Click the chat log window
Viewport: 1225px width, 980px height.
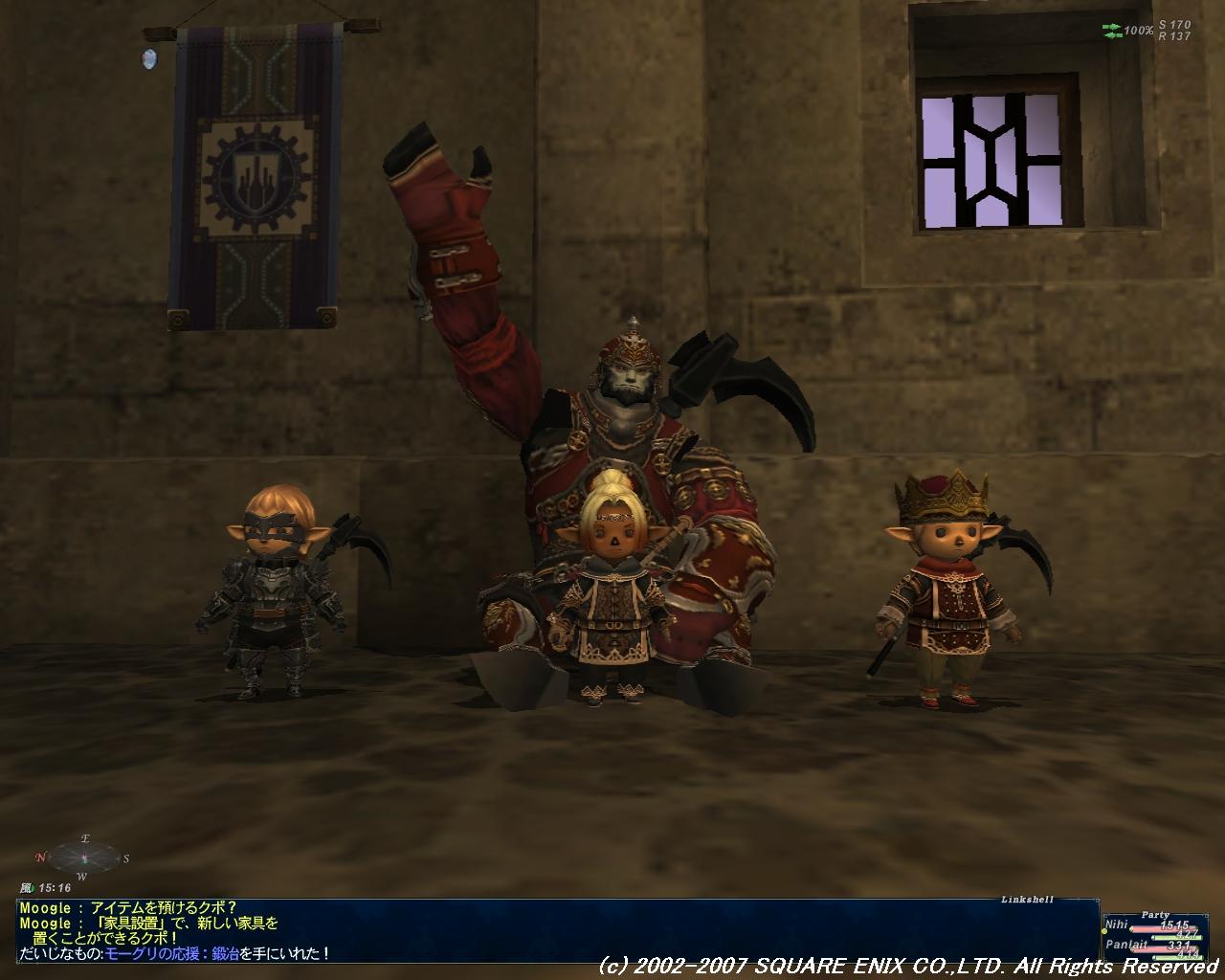point(555,930)
